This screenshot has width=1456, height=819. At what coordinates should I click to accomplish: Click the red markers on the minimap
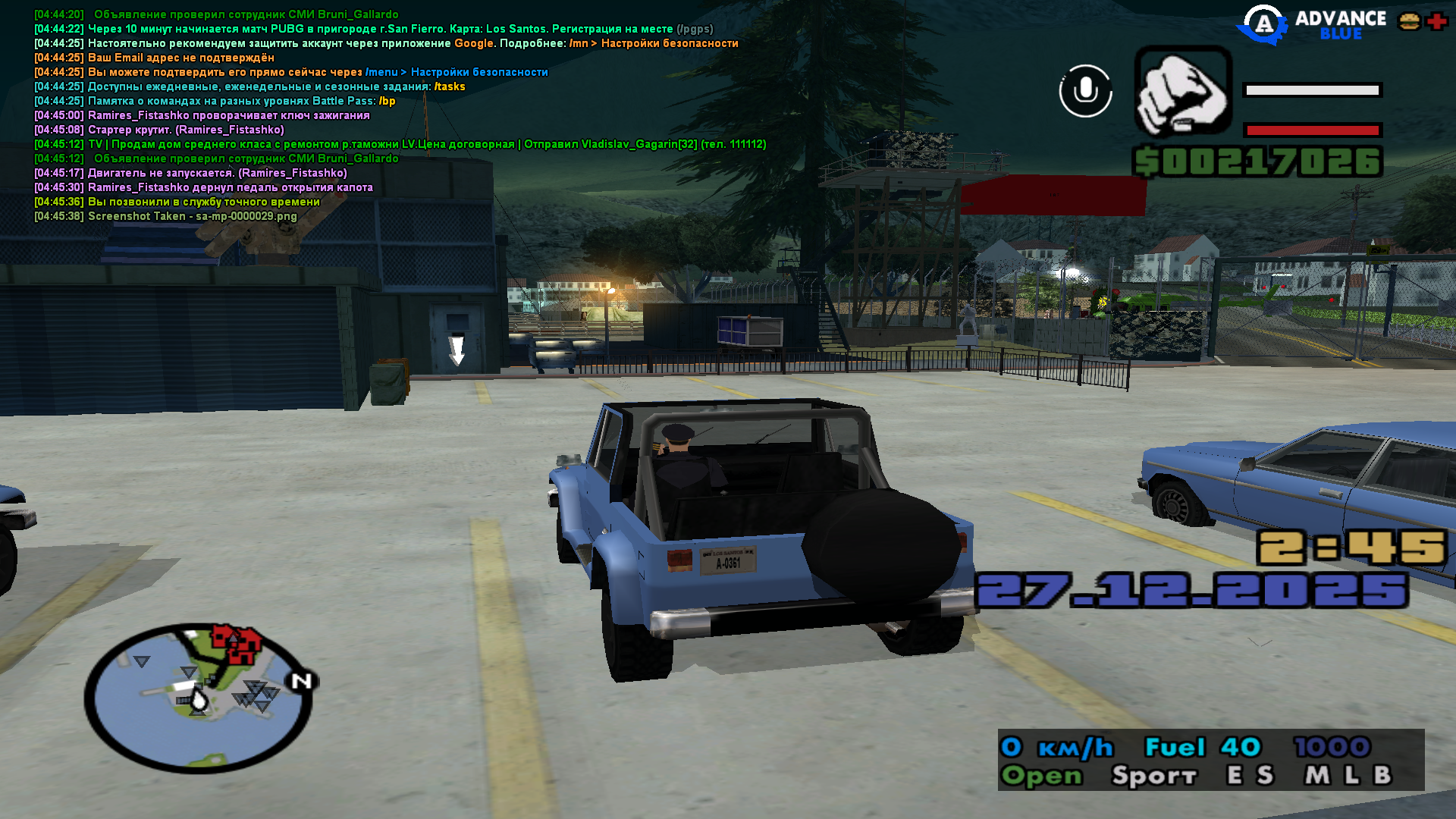tap(236, 644)
